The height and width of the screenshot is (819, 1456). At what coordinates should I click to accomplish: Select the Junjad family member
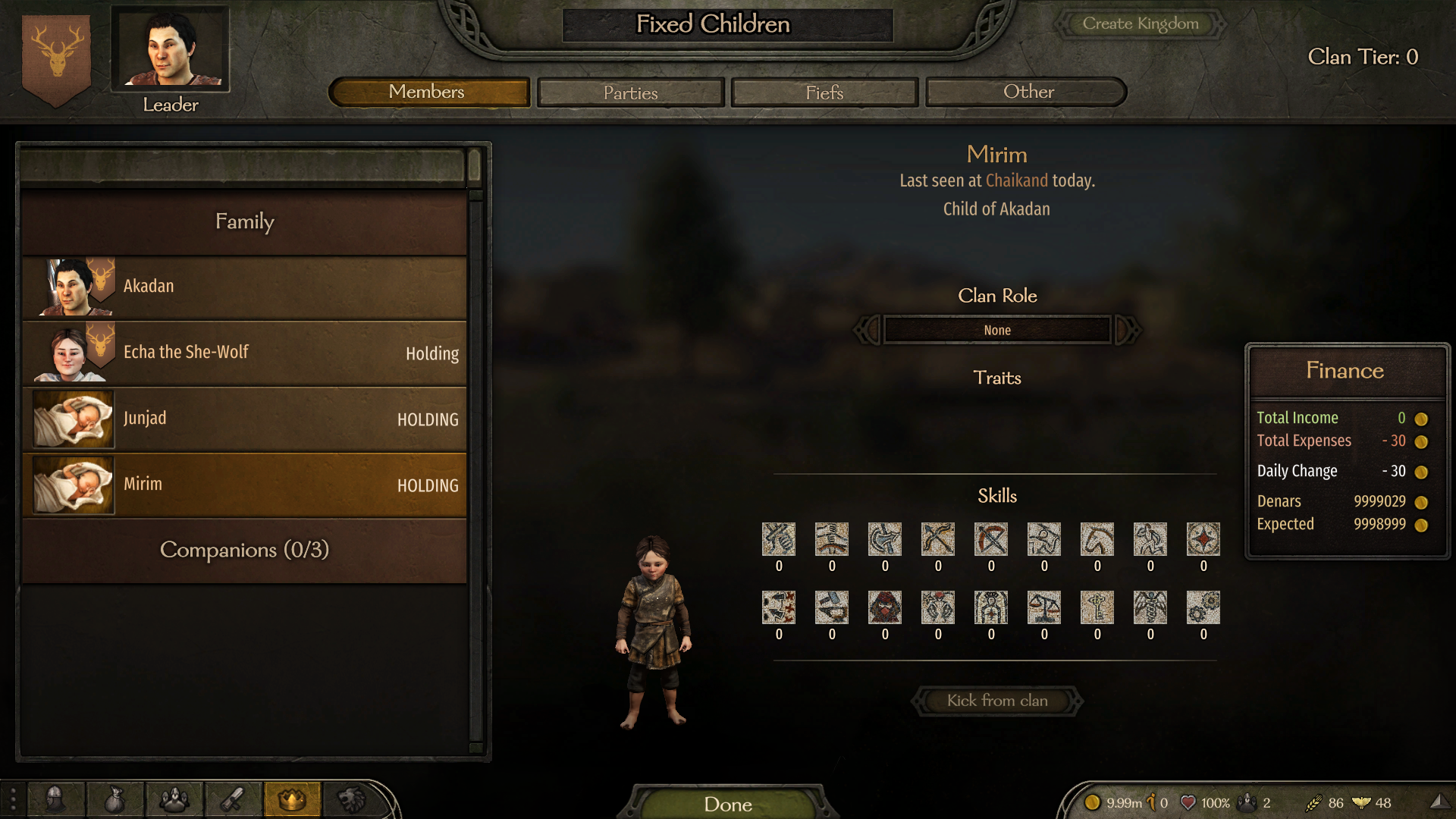point(244,419)
